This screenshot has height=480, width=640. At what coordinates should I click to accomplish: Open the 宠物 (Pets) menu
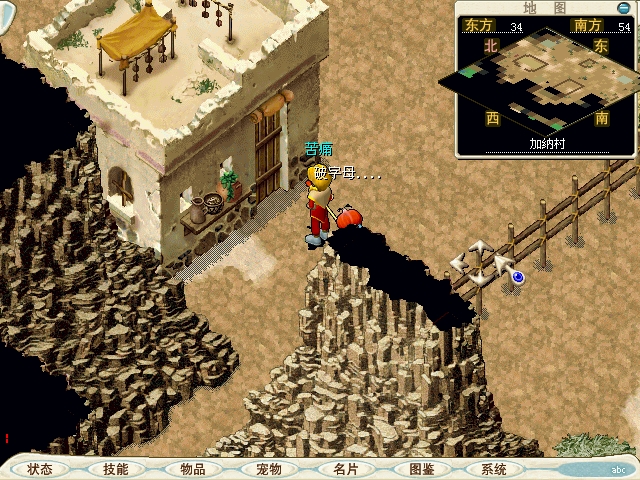pos(268,469)
